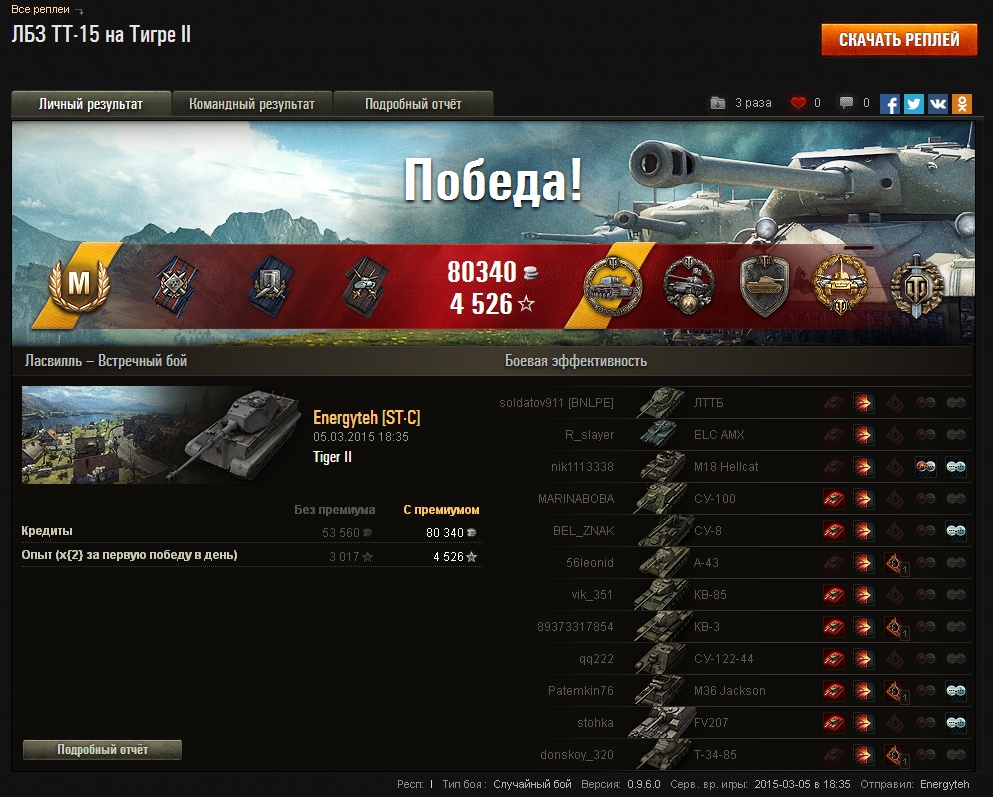Select the Личный результат tab
Image resolution: width=993 pixels, height=797 pixels.
pos(91,104)
